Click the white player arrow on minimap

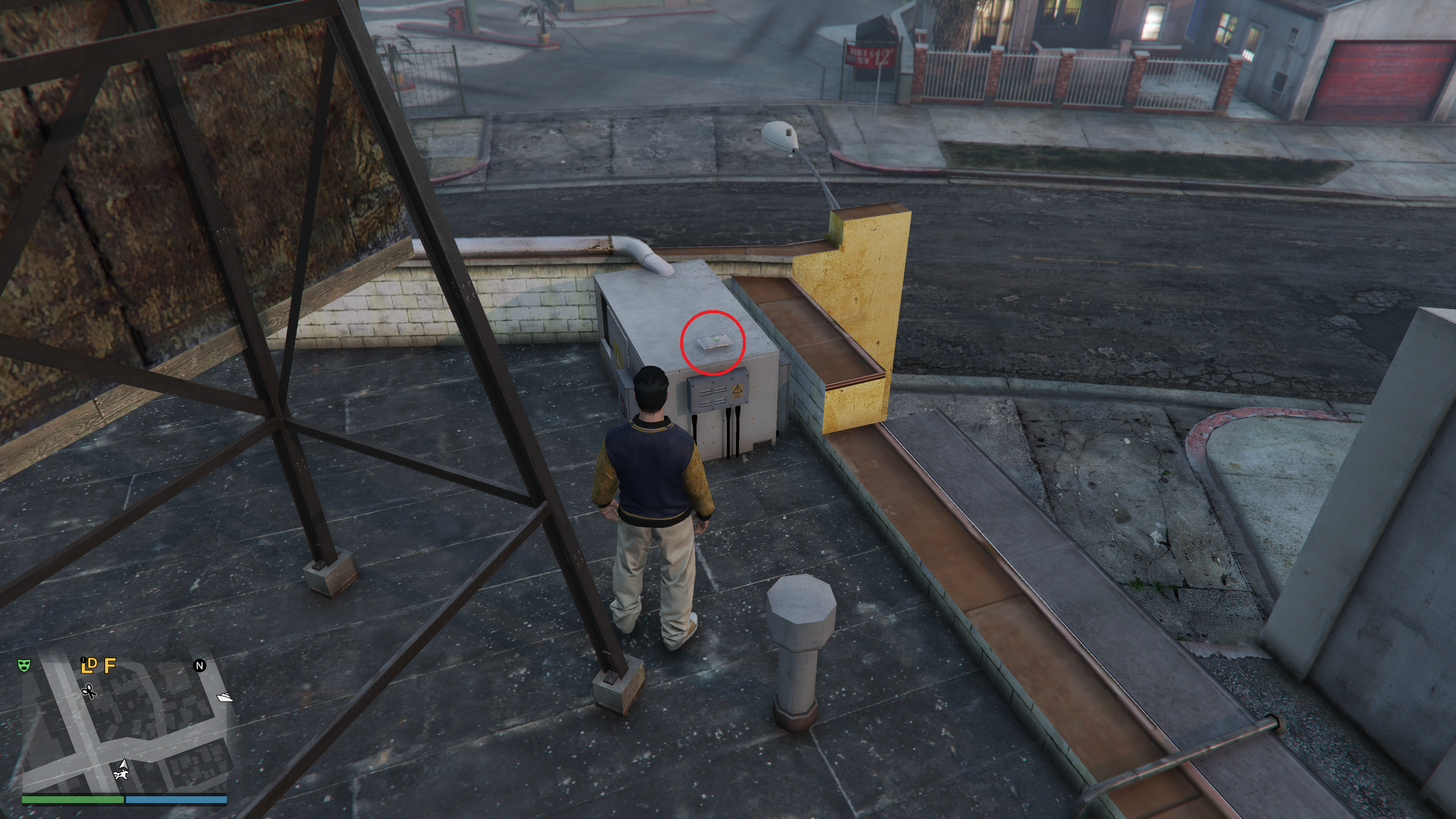(124, 765)
